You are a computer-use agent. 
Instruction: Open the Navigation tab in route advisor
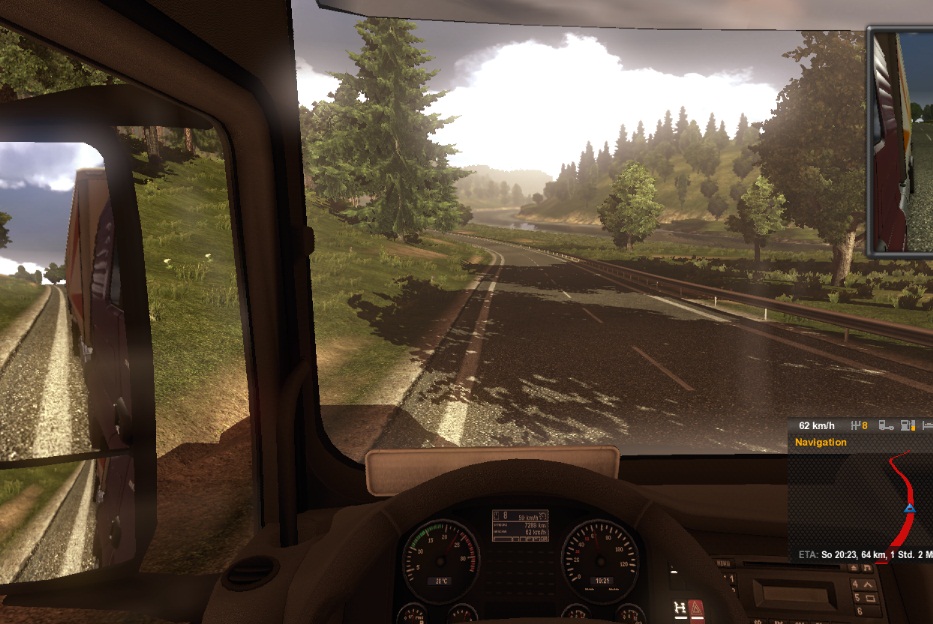click(821, 442)
